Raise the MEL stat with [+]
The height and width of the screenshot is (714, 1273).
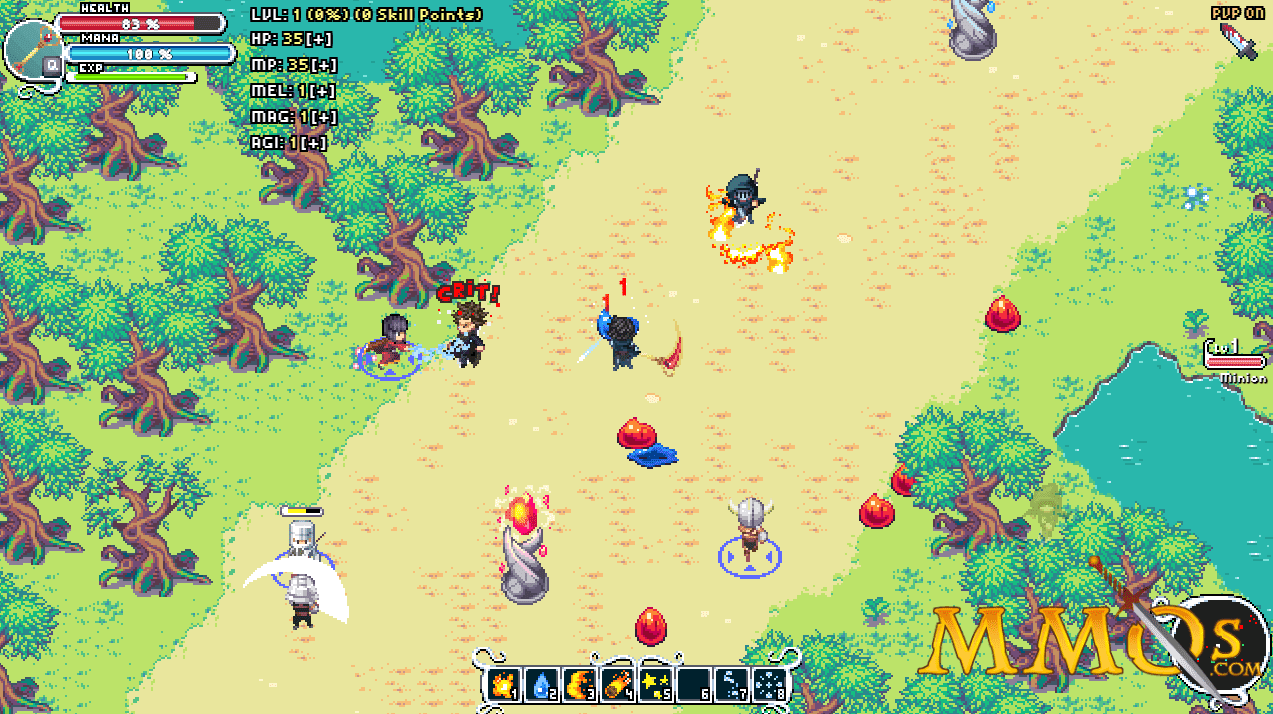pos(322,91)
